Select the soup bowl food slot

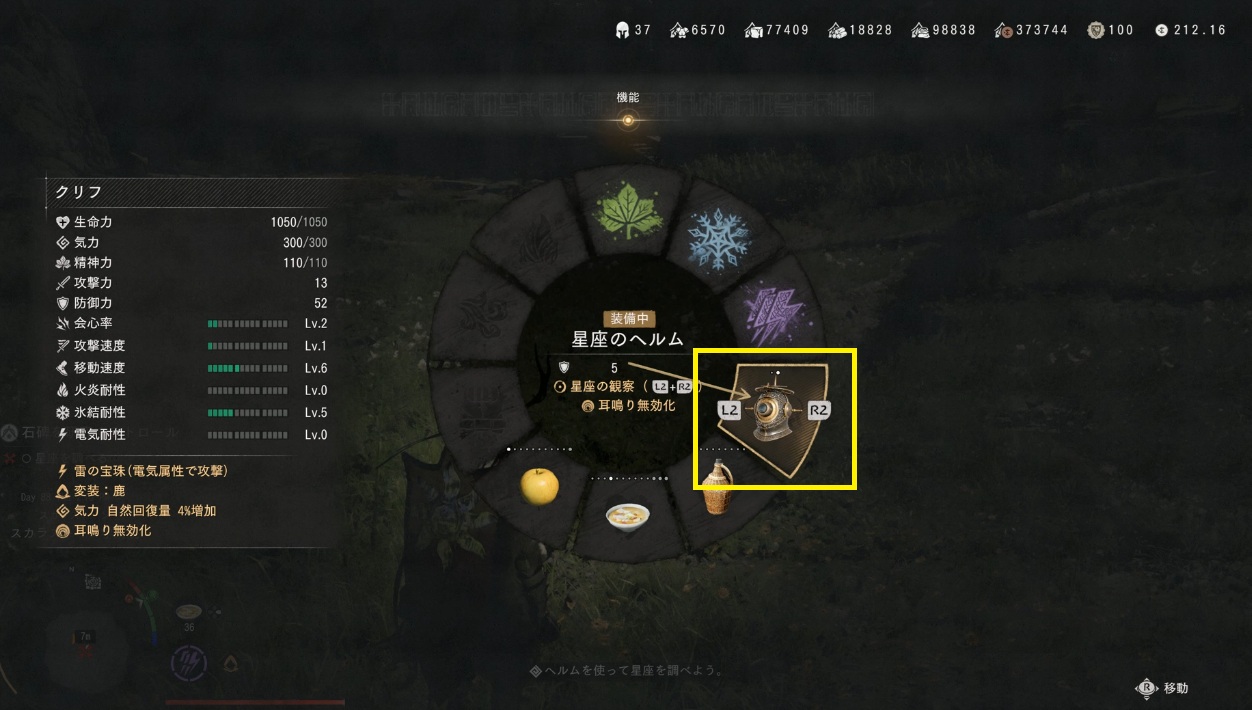627,515
